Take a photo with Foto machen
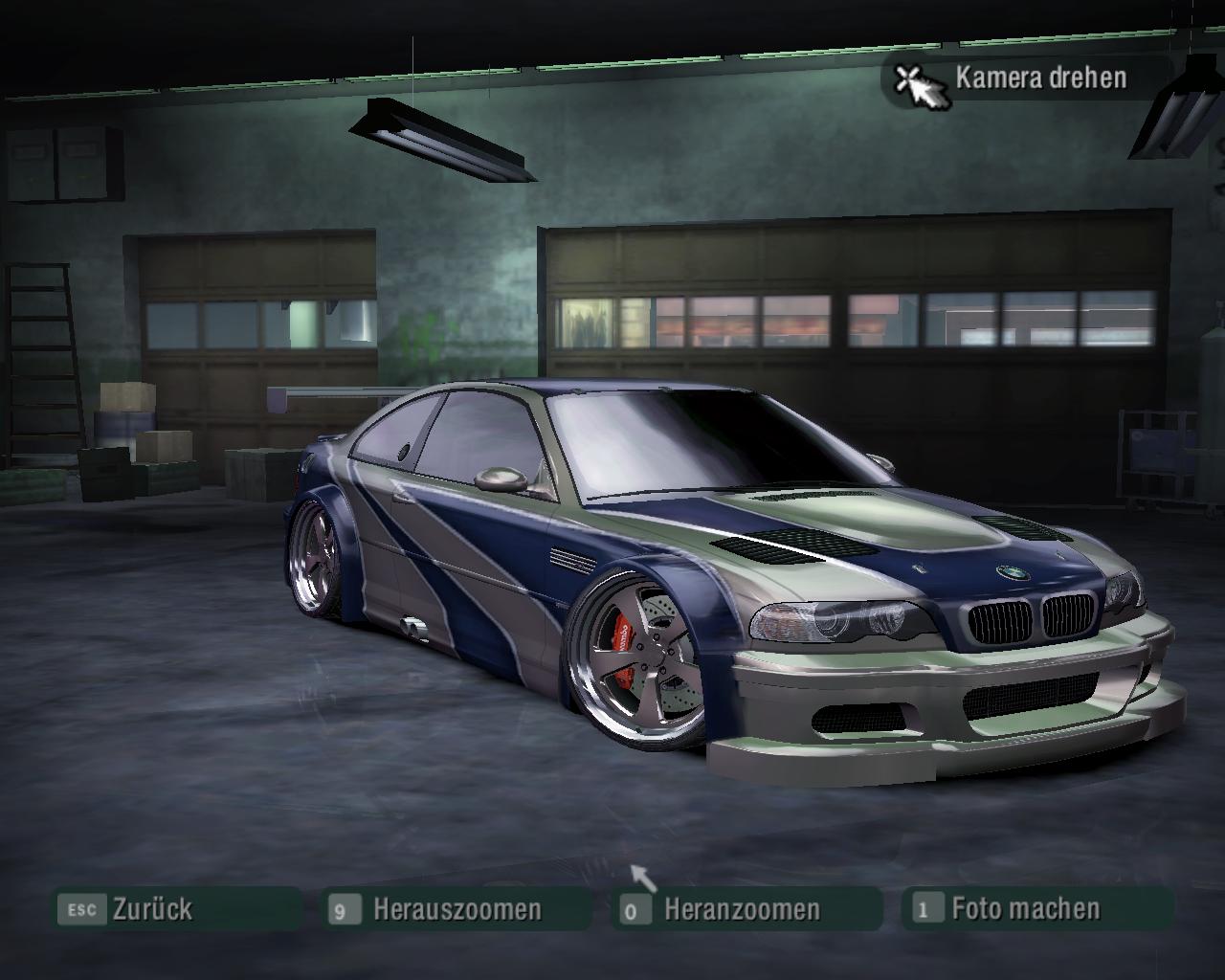The image size is (1225, 980). click(x=1025, y=908)
